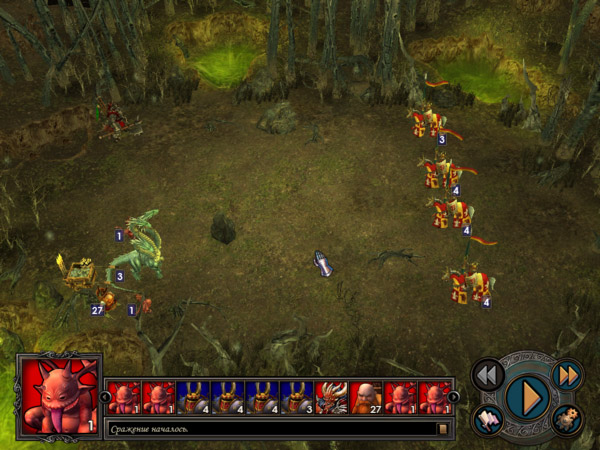The image size is (600, 450).
Task: Select the demon hero portrait in turn bar
Action: [x=332, y=398]
